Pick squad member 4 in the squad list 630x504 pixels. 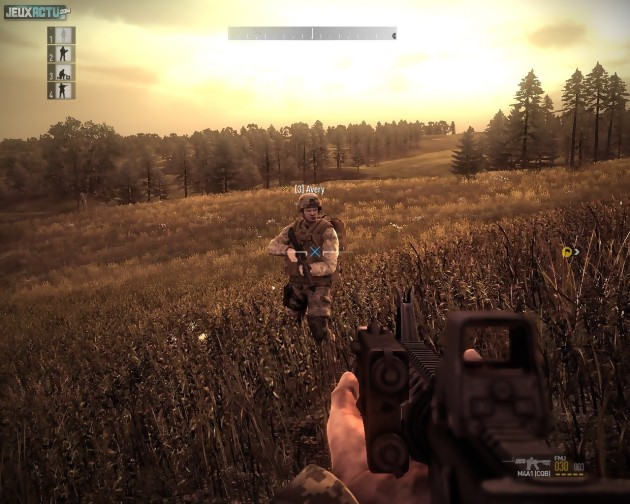click(x=61, y=91)
